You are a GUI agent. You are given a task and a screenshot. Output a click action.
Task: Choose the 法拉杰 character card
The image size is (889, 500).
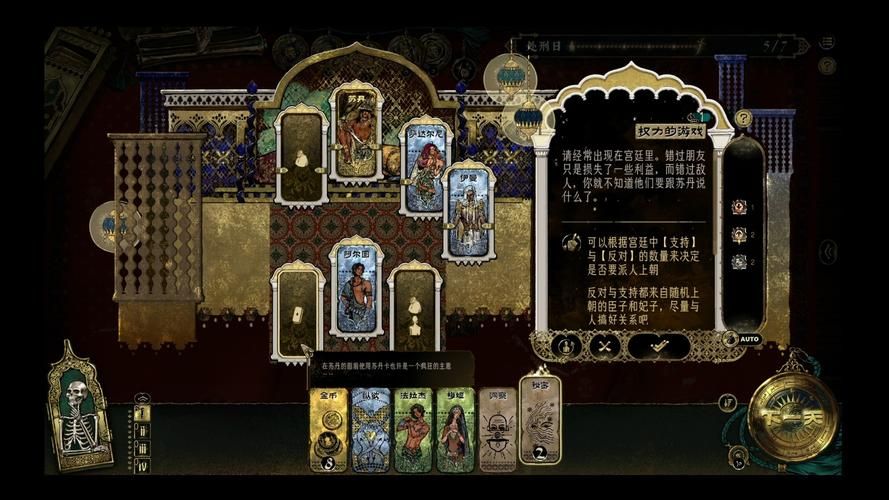413,430
